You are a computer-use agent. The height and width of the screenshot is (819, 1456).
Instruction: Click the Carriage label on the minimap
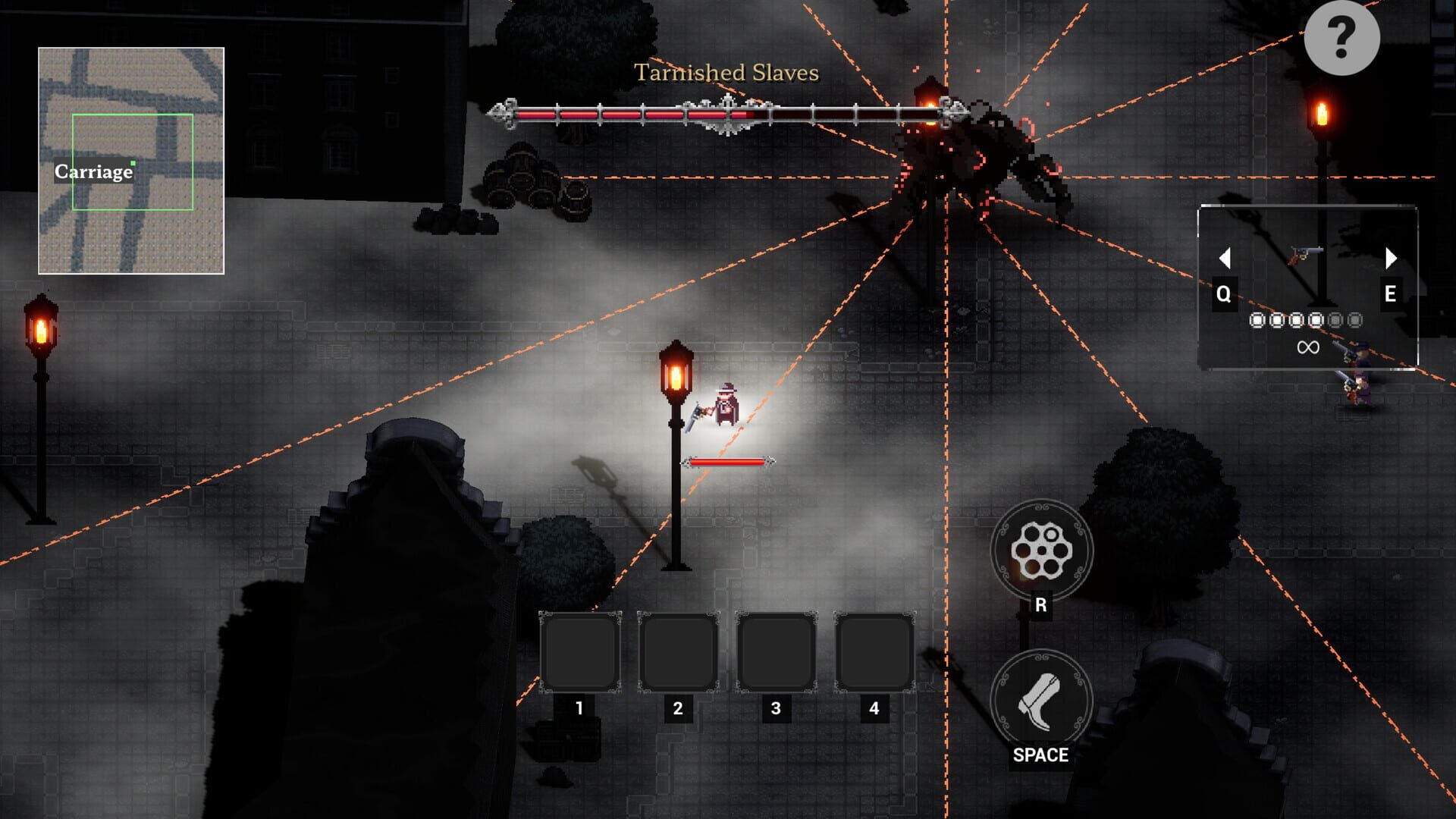click(93, 172)
